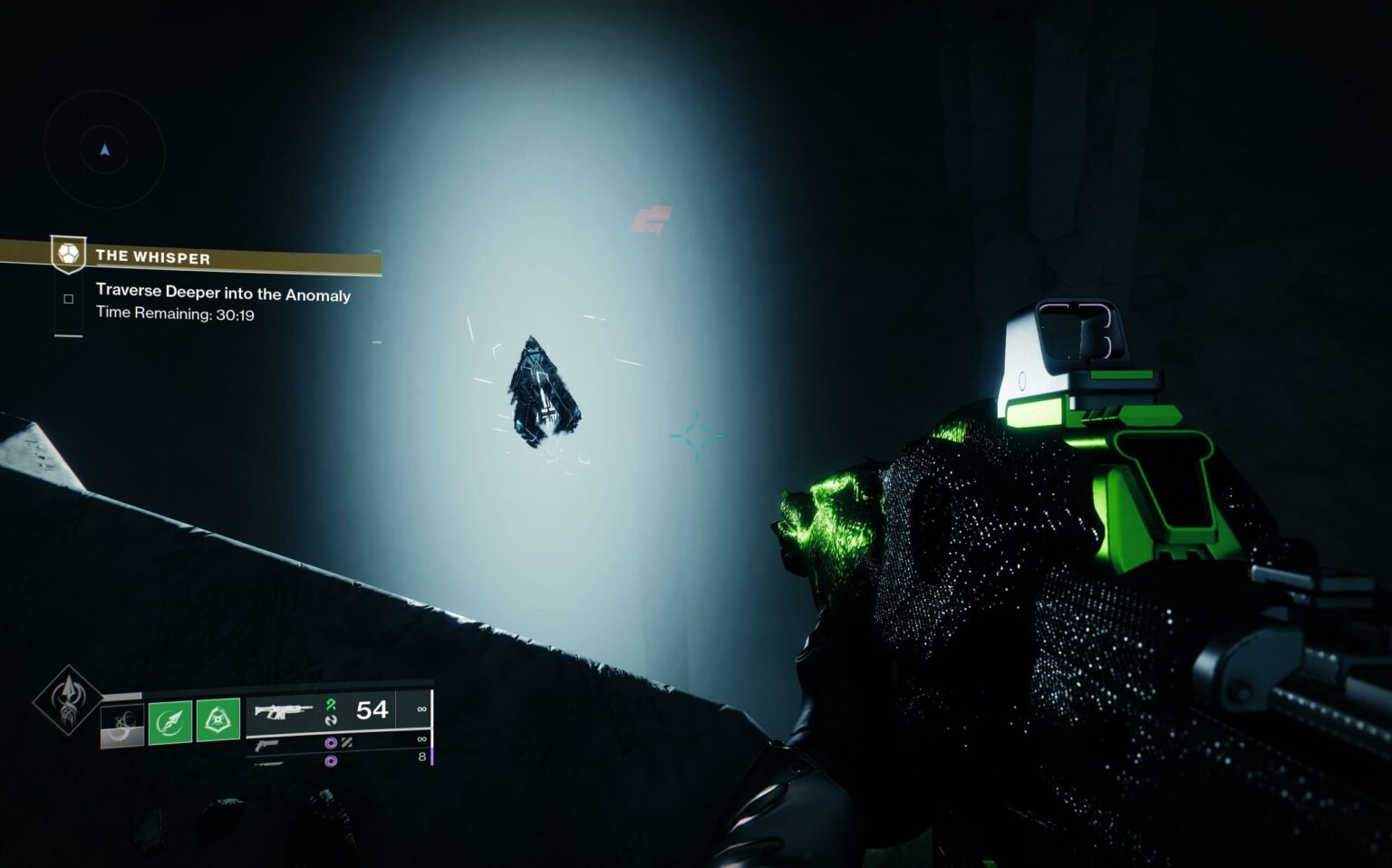The image size is (1392, 868).
Task: Collapse the Traverse Deeper objective entry
Action: coord(222,294)
